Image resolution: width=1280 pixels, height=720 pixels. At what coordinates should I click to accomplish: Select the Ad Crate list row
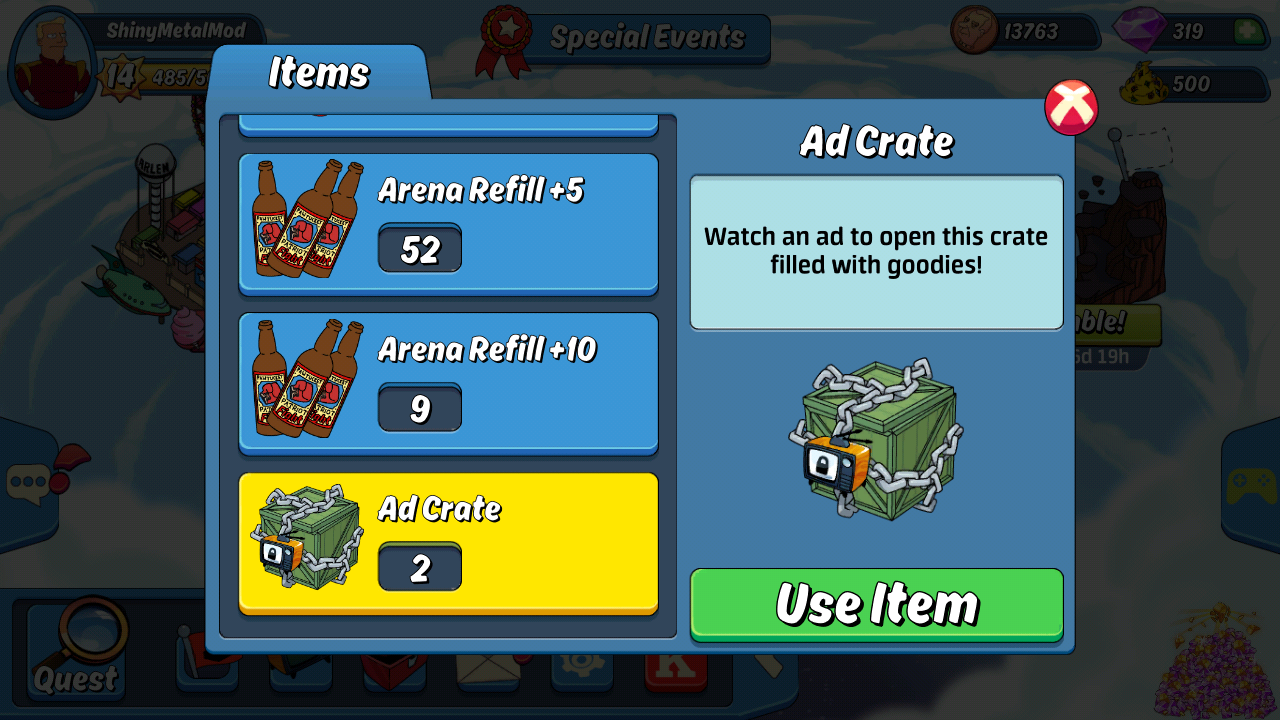click(448, 543)
